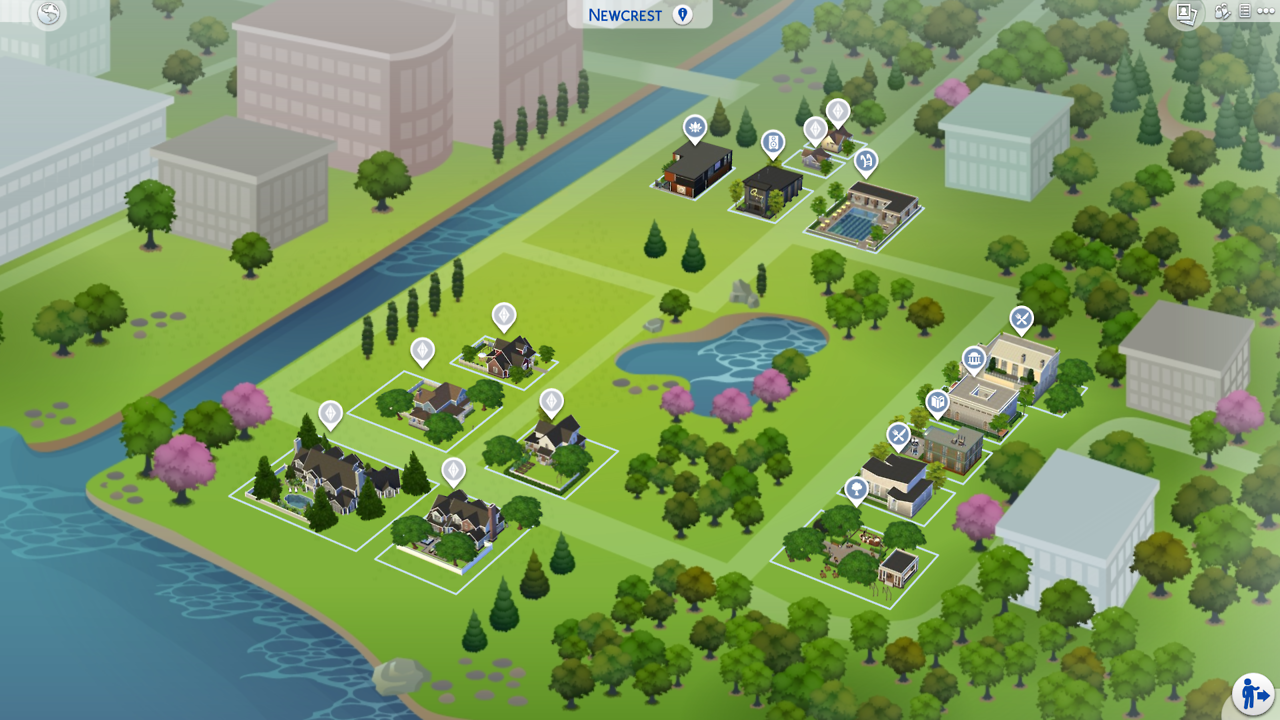Open the Manage Households icon

(1222, 12)
